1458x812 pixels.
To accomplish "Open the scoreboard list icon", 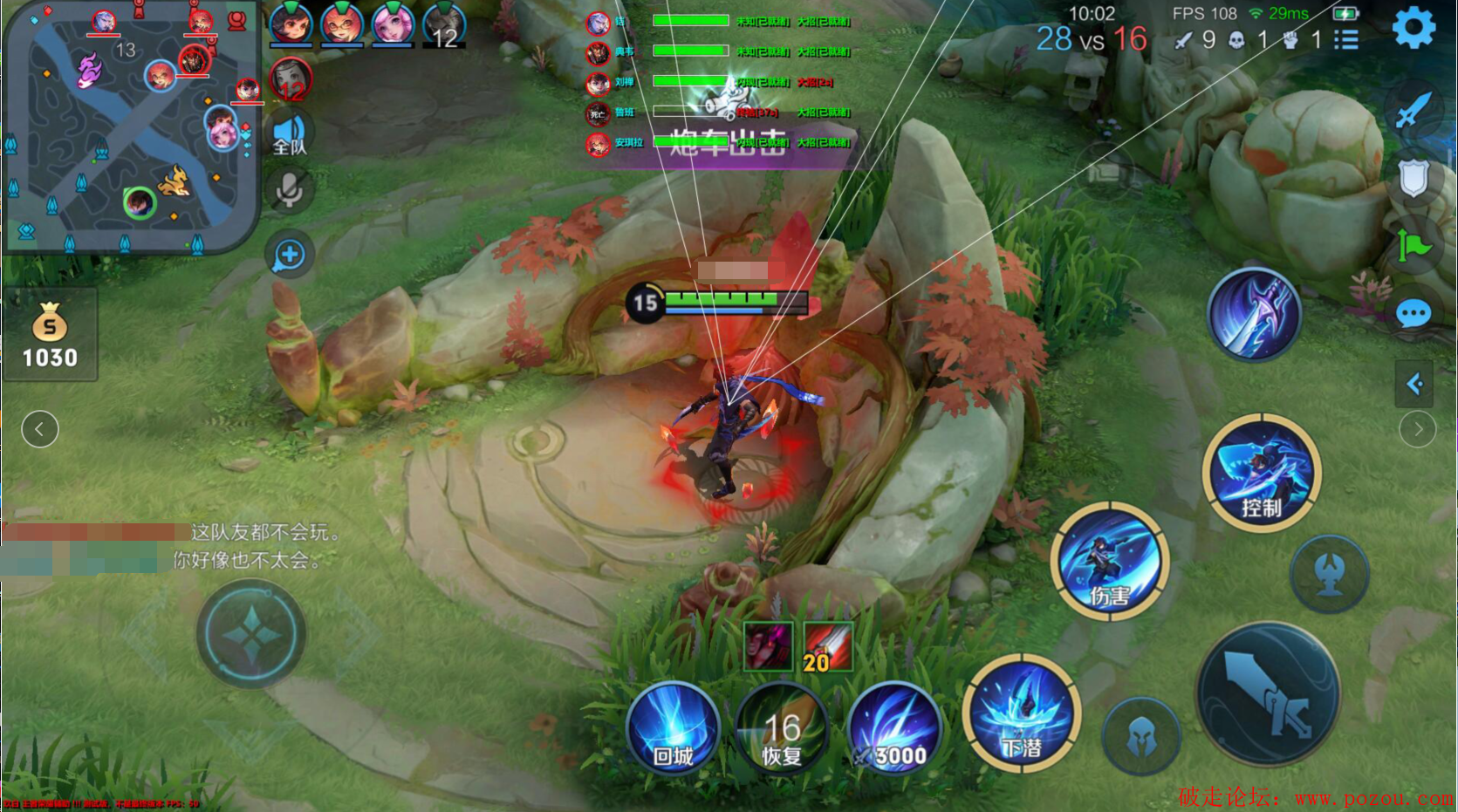I will 1345,39.
